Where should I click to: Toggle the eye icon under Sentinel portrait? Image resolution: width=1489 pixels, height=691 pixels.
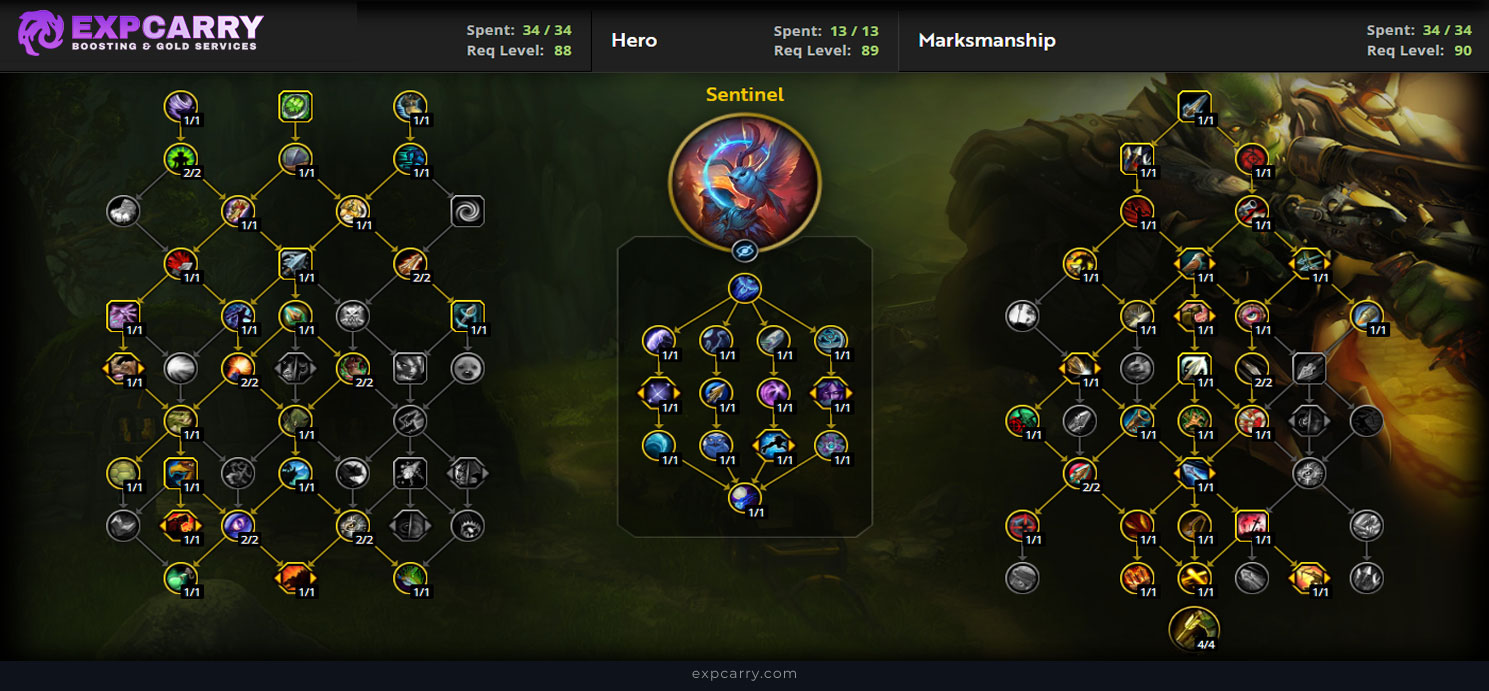[x=744, y=250]
